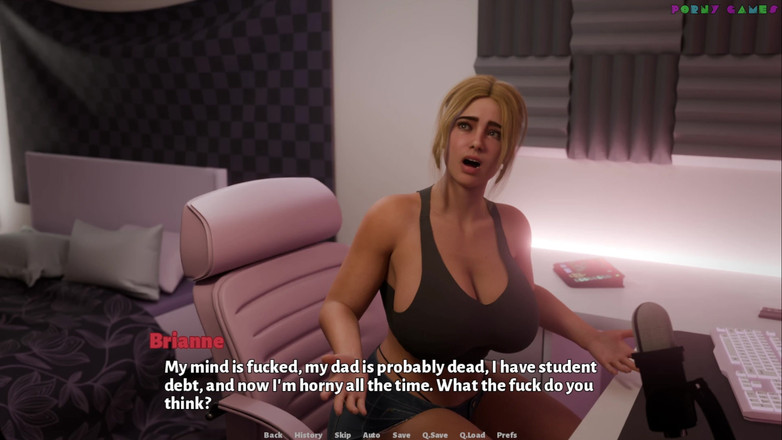The image size is (782, 440).
Task: Perform a quick save with Q.Save
Action: 435,435
